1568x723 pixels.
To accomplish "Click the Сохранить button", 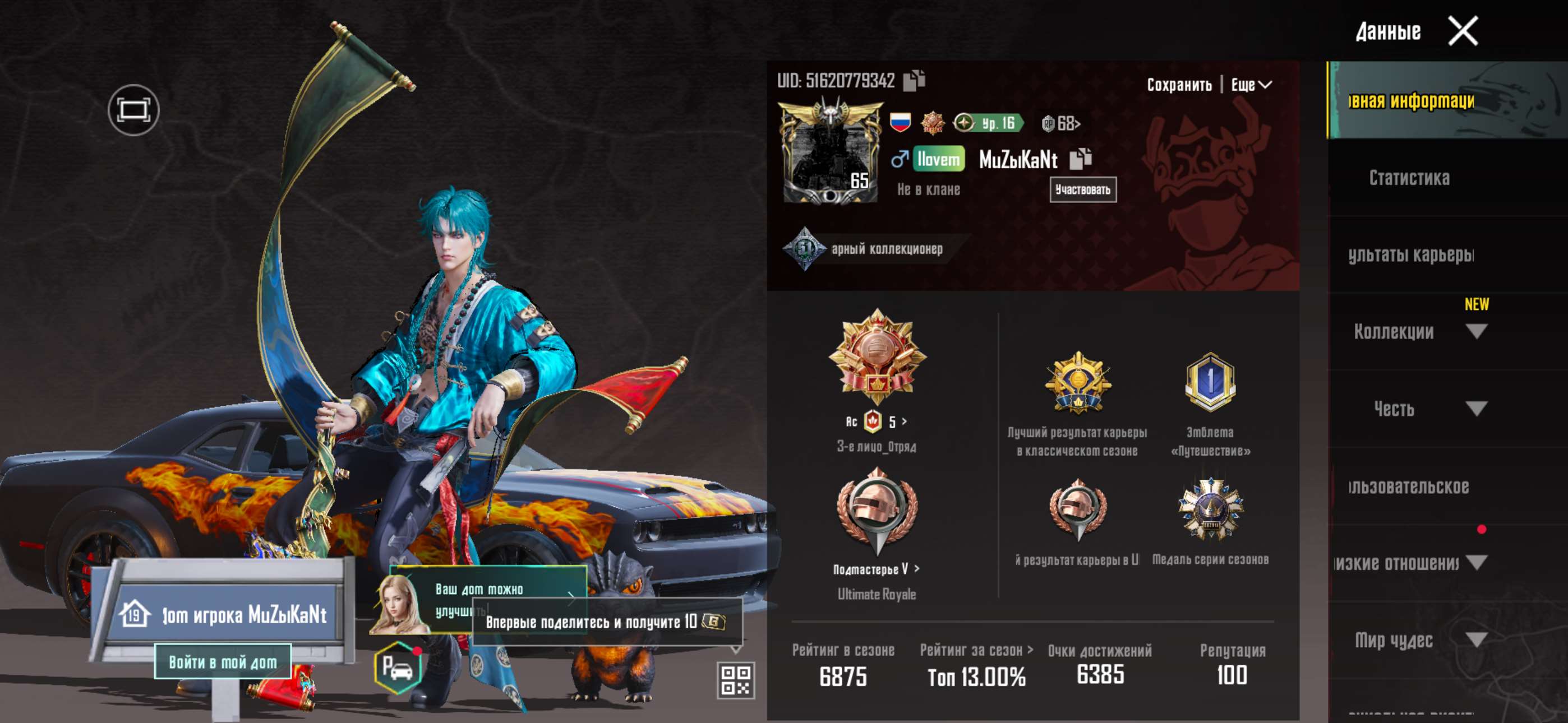I will coord(1179,85).
